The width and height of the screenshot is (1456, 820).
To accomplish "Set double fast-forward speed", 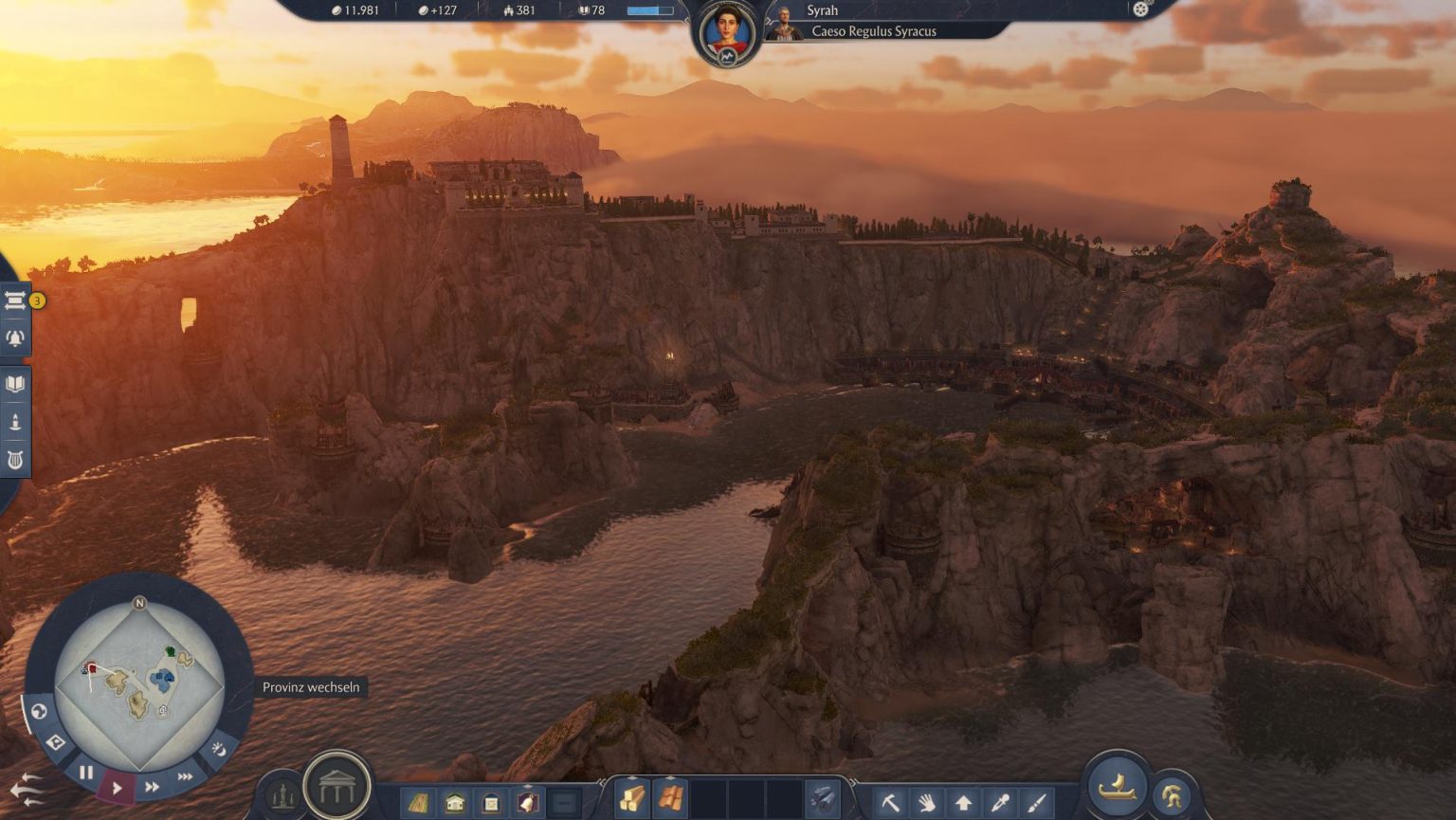I will (152, 787).
